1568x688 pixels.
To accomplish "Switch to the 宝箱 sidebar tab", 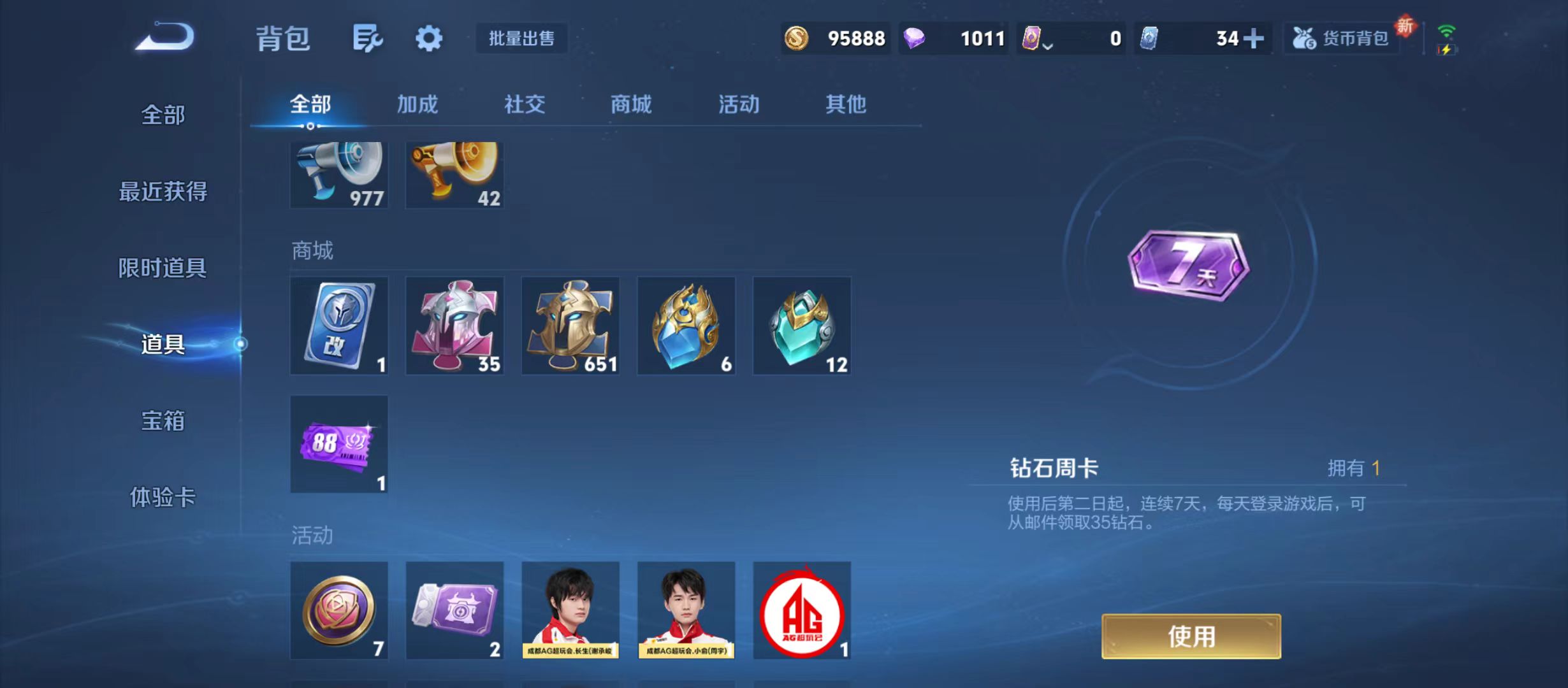I will click(x=164, y=420).
